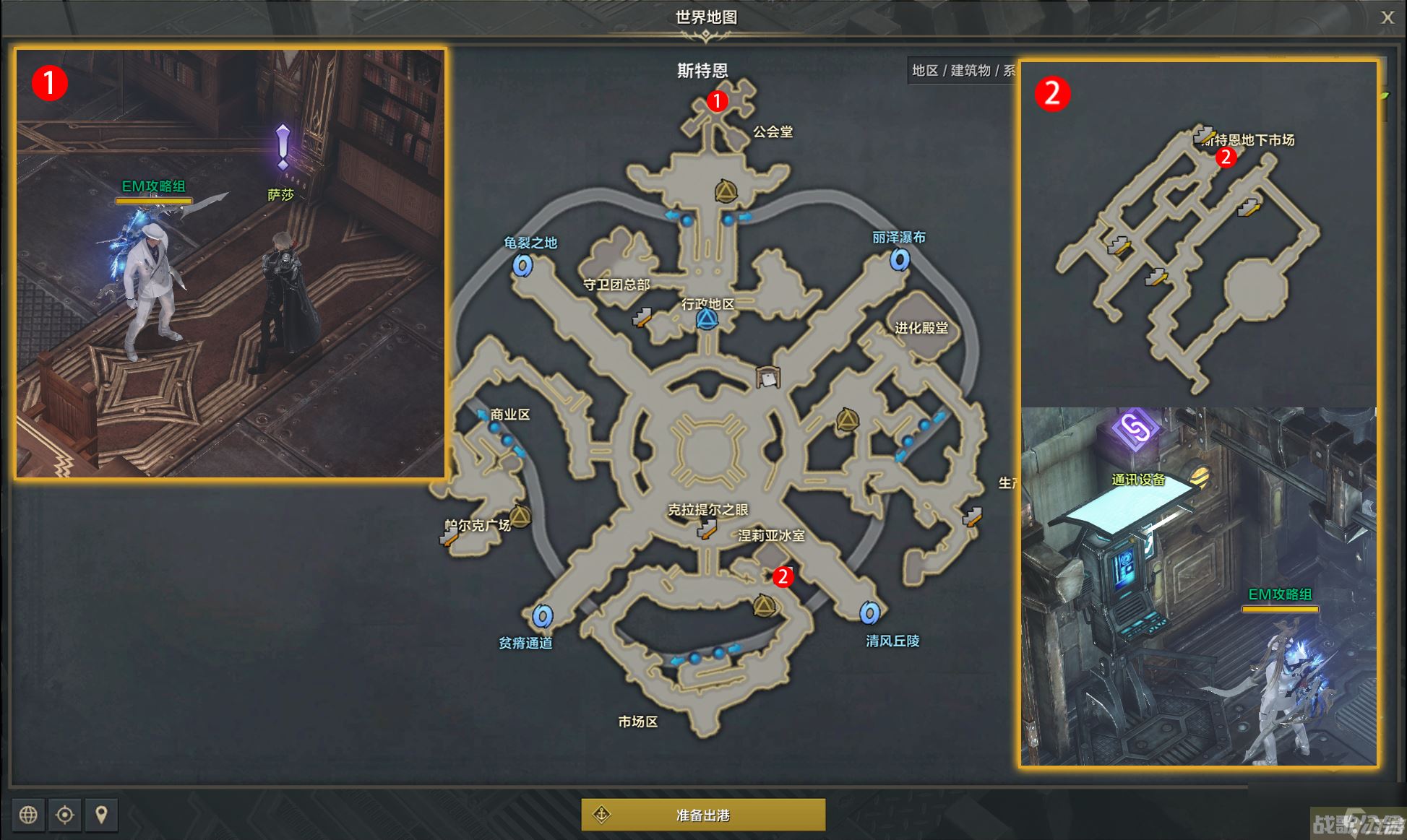Image resolution: width=1407 pixels, height=840 pixels.
Task: Click the 准备出港 button
Action: (703, 815)
